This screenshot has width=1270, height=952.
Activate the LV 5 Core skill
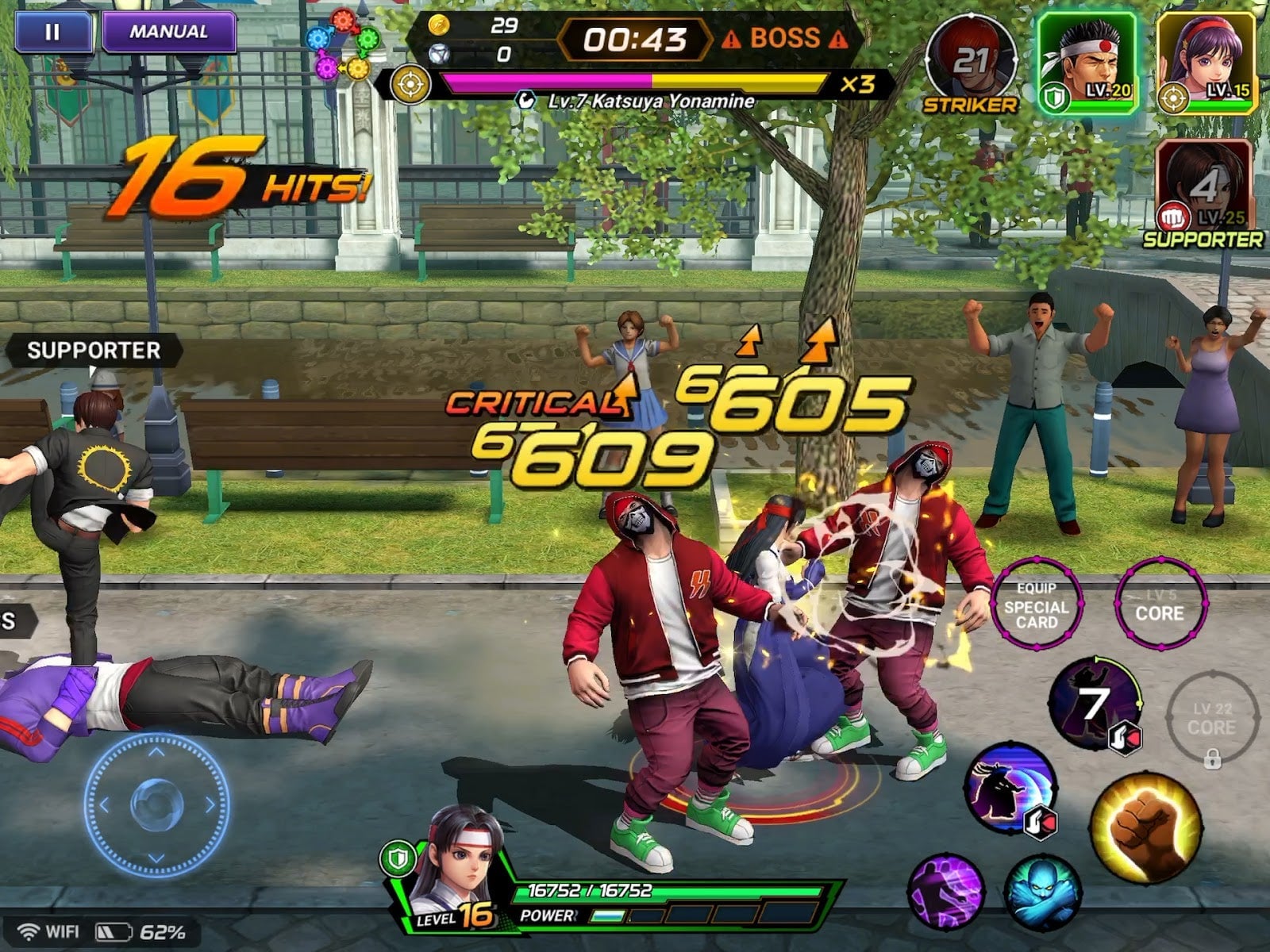point(1160,607)
